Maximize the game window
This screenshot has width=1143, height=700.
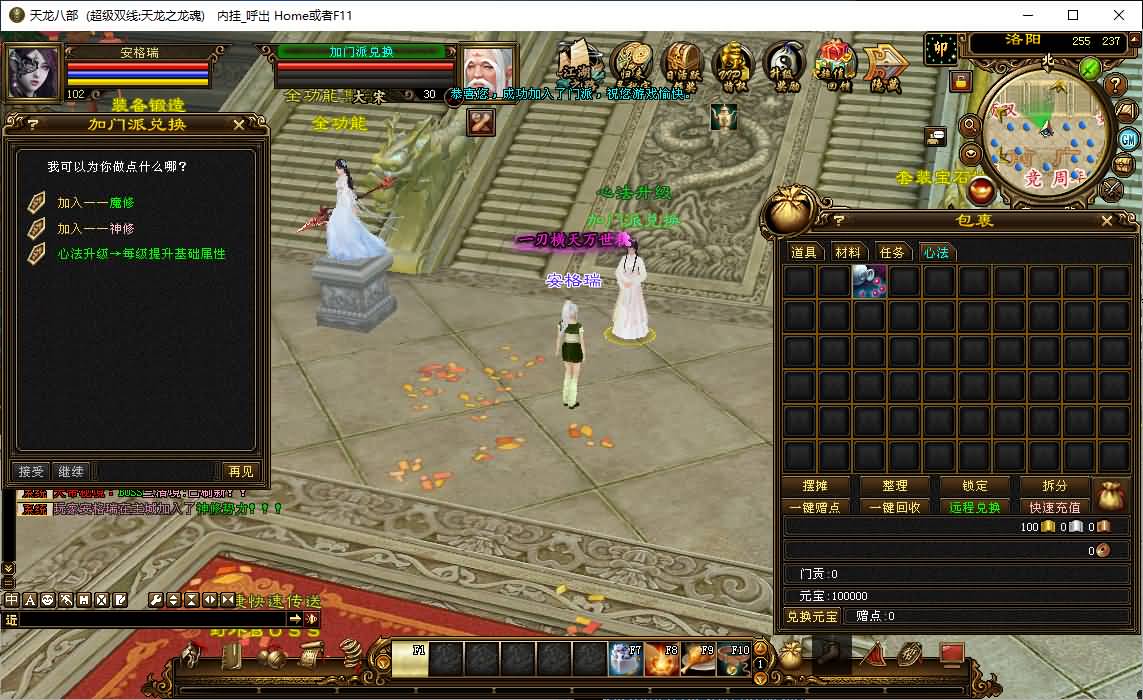click(x=1073, y=15)
